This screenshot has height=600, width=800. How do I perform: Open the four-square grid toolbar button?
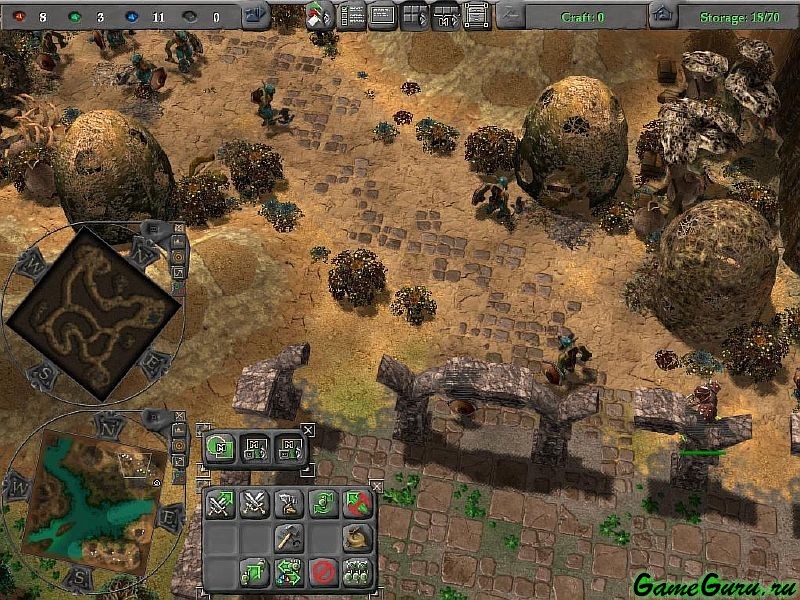[x=414, y=15]
